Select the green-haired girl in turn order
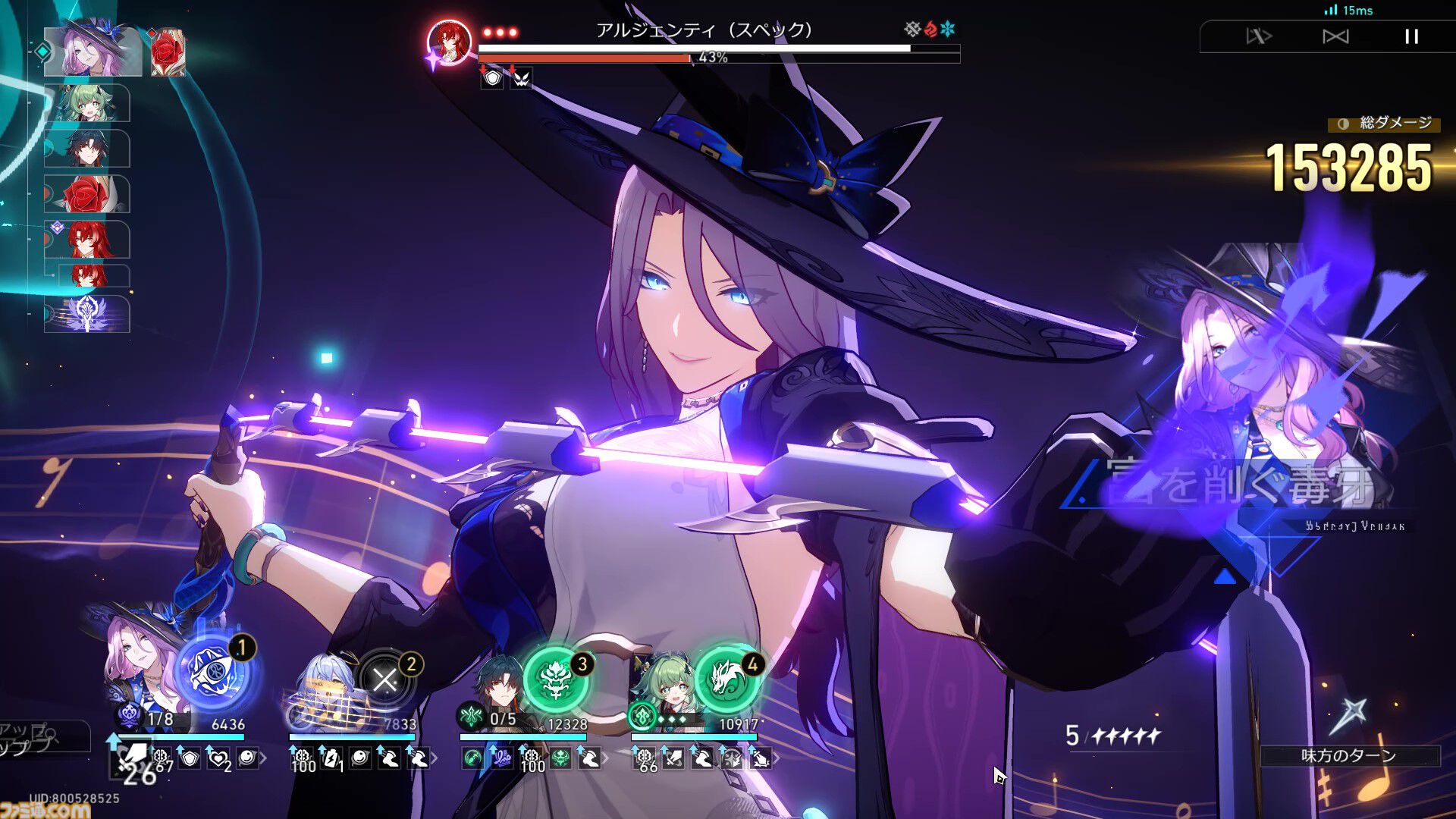 [x=86, y=103]
